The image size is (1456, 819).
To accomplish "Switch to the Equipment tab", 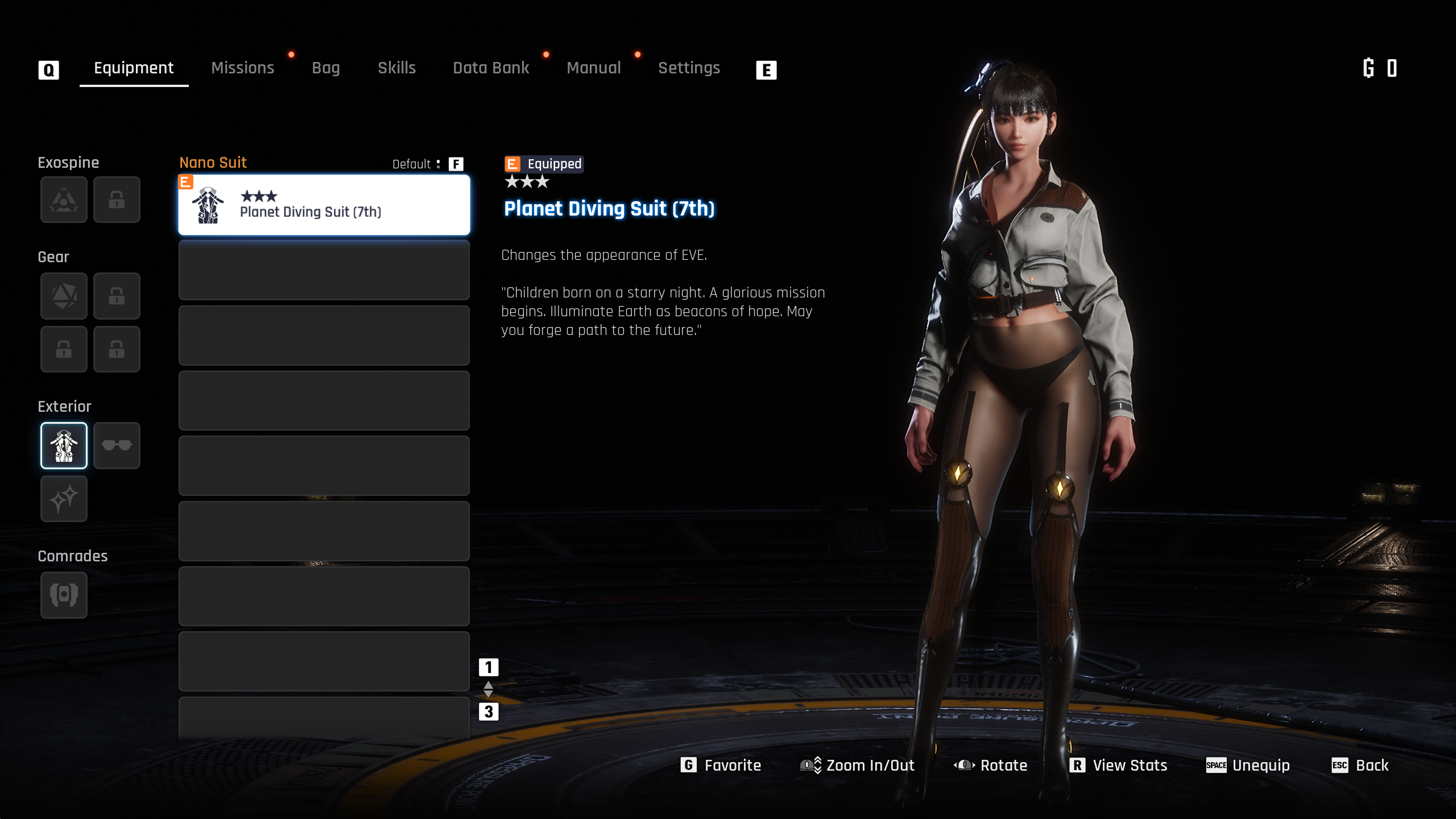I will click(x=134, y=68).
